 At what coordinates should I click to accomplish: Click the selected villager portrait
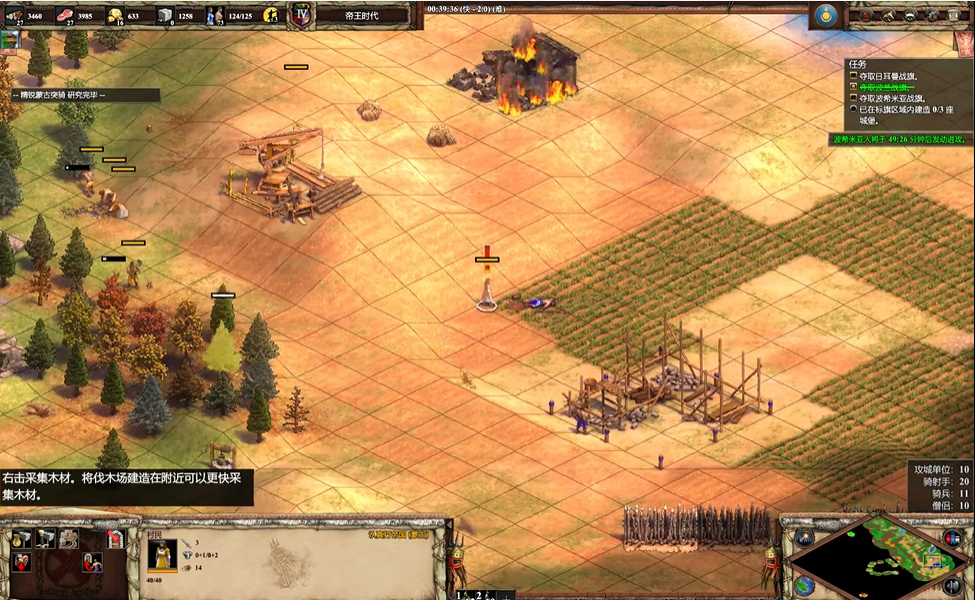[x=162, y=553]
